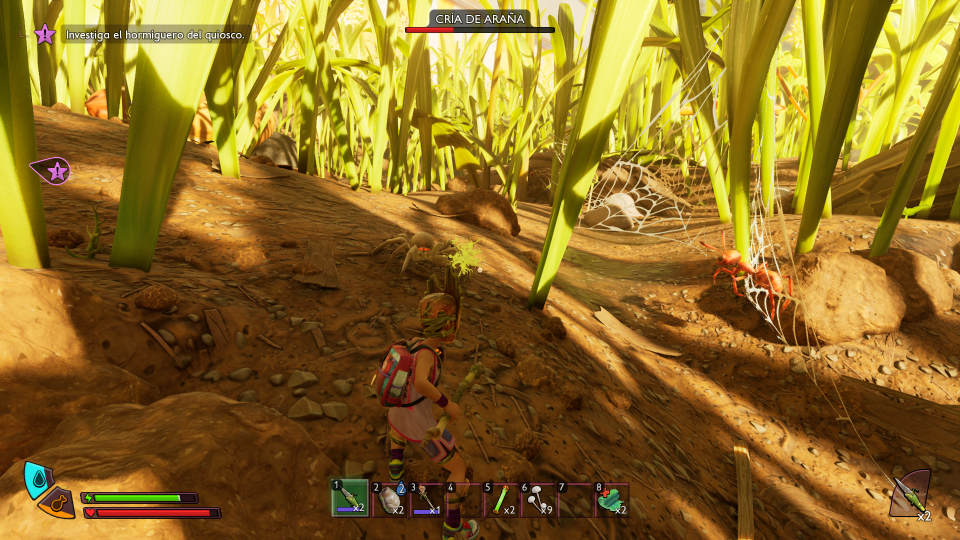The height and width of the screenshot is (540, 960).
Task: Click the blue water droplet thirst icon
Action: pyautogui.click(x=38, y=479)
